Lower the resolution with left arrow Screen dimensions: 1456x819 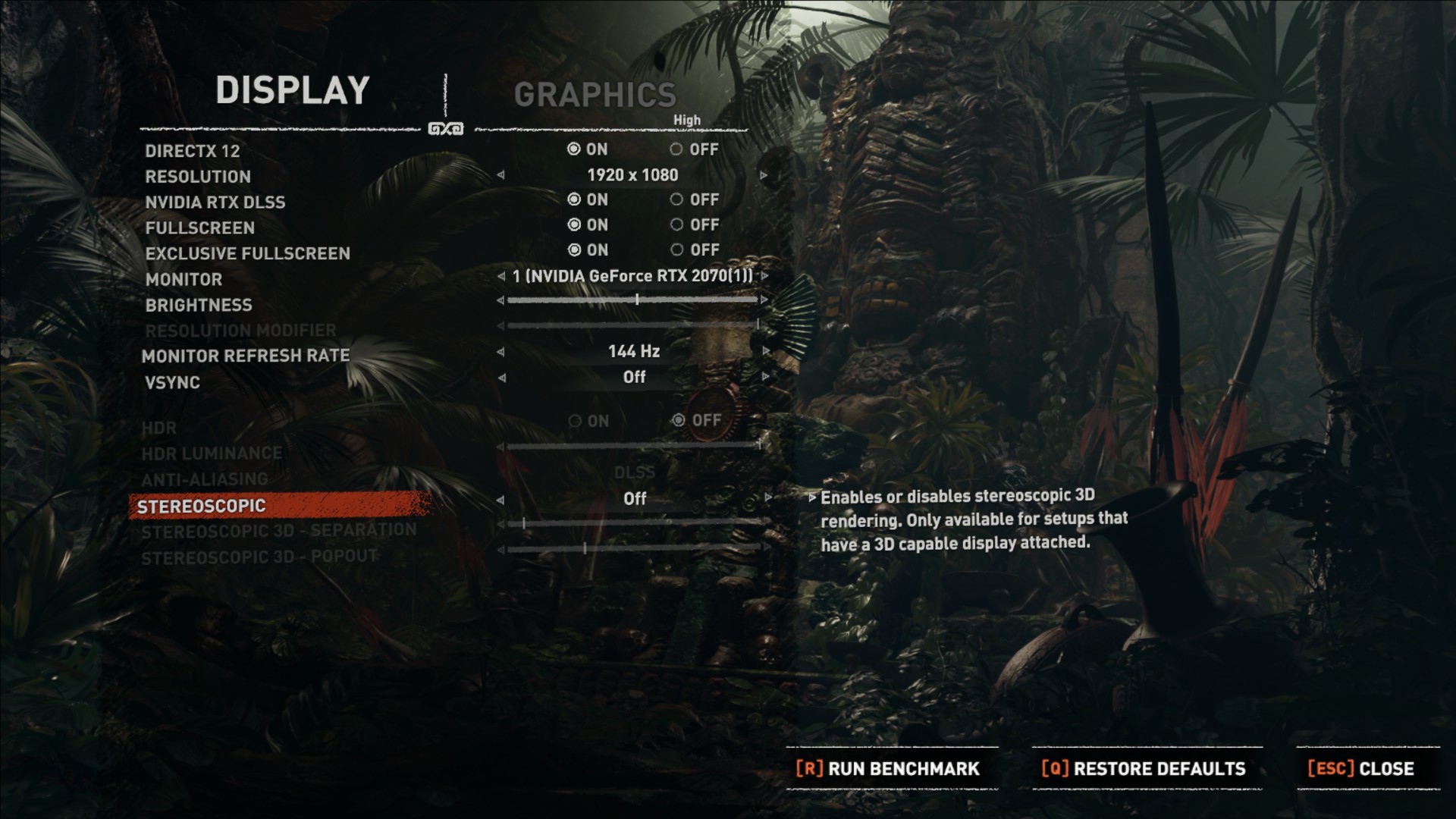[x=500, y=175]
